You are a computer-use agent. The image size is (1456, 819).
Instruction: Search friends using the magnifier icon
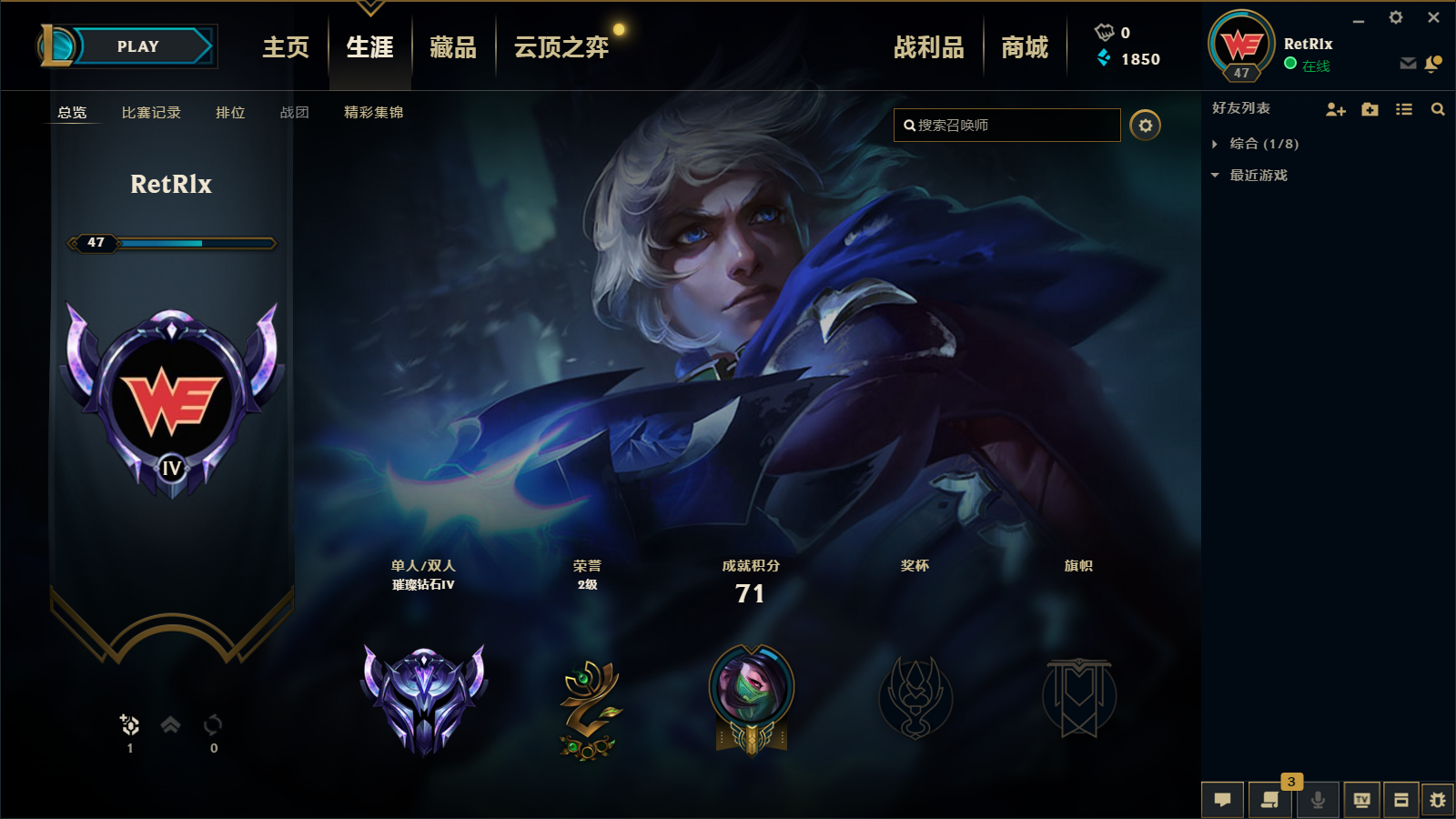click(x=1438, y=109)
